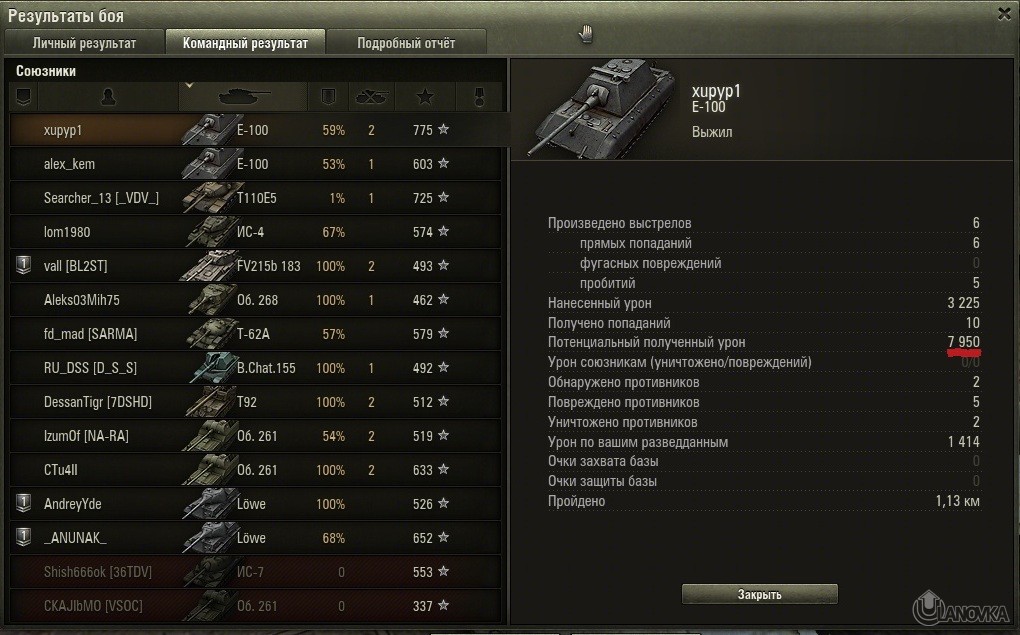Sort allies by player name column
The image size is (1020, 635).
tap(108, 96)
